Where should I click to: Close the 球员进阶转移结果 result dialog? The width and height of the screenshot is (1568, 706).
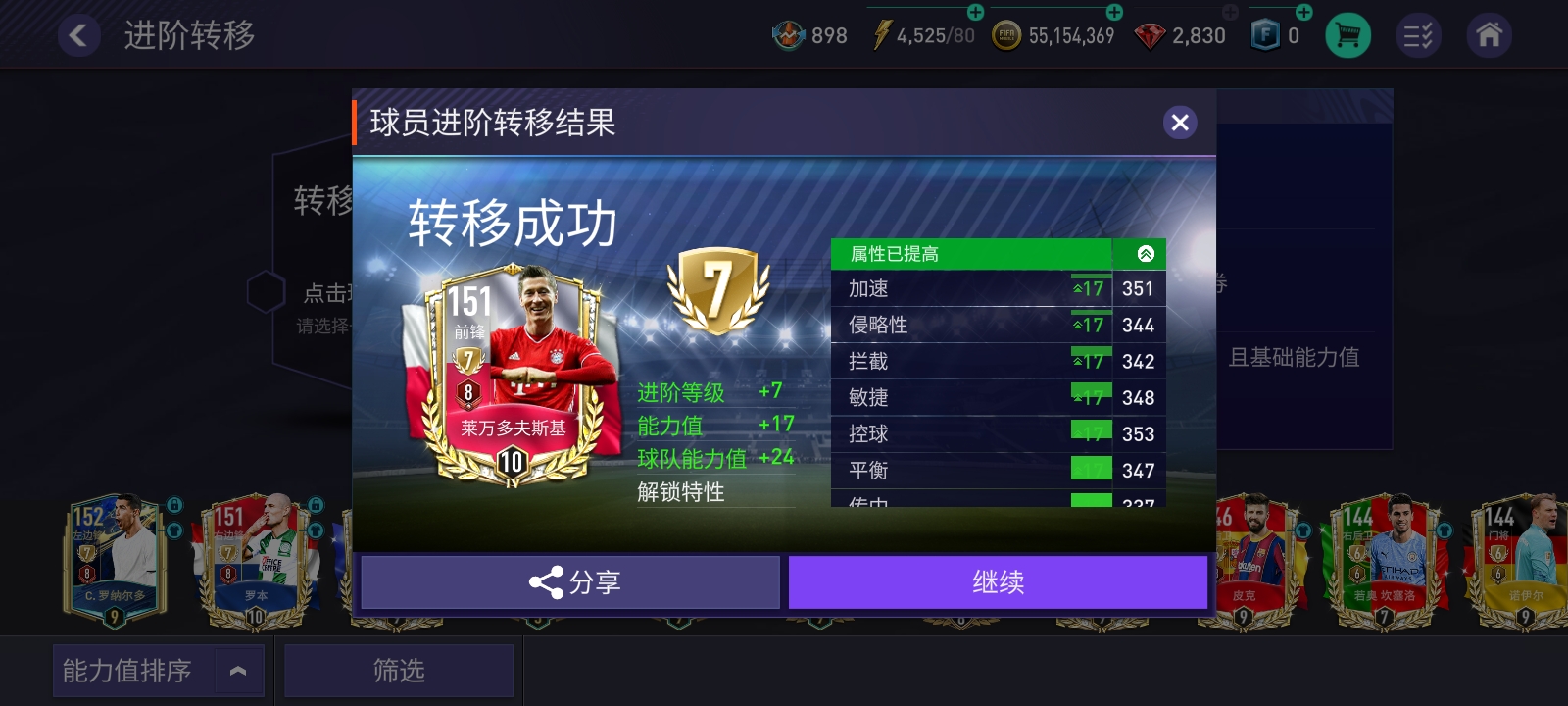click(x=1180, y=123)
